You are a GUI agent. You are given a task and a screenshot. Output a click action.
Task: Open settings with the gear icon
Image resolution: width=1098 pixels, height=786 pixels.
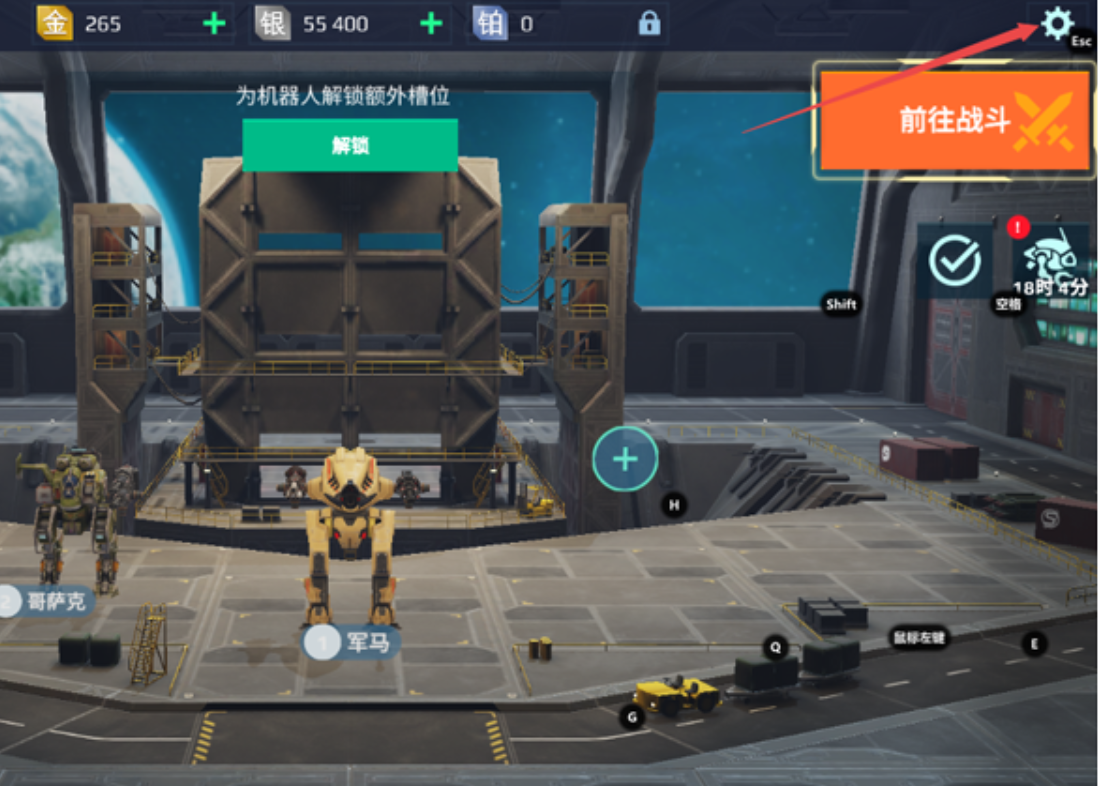coord(1057,23)
